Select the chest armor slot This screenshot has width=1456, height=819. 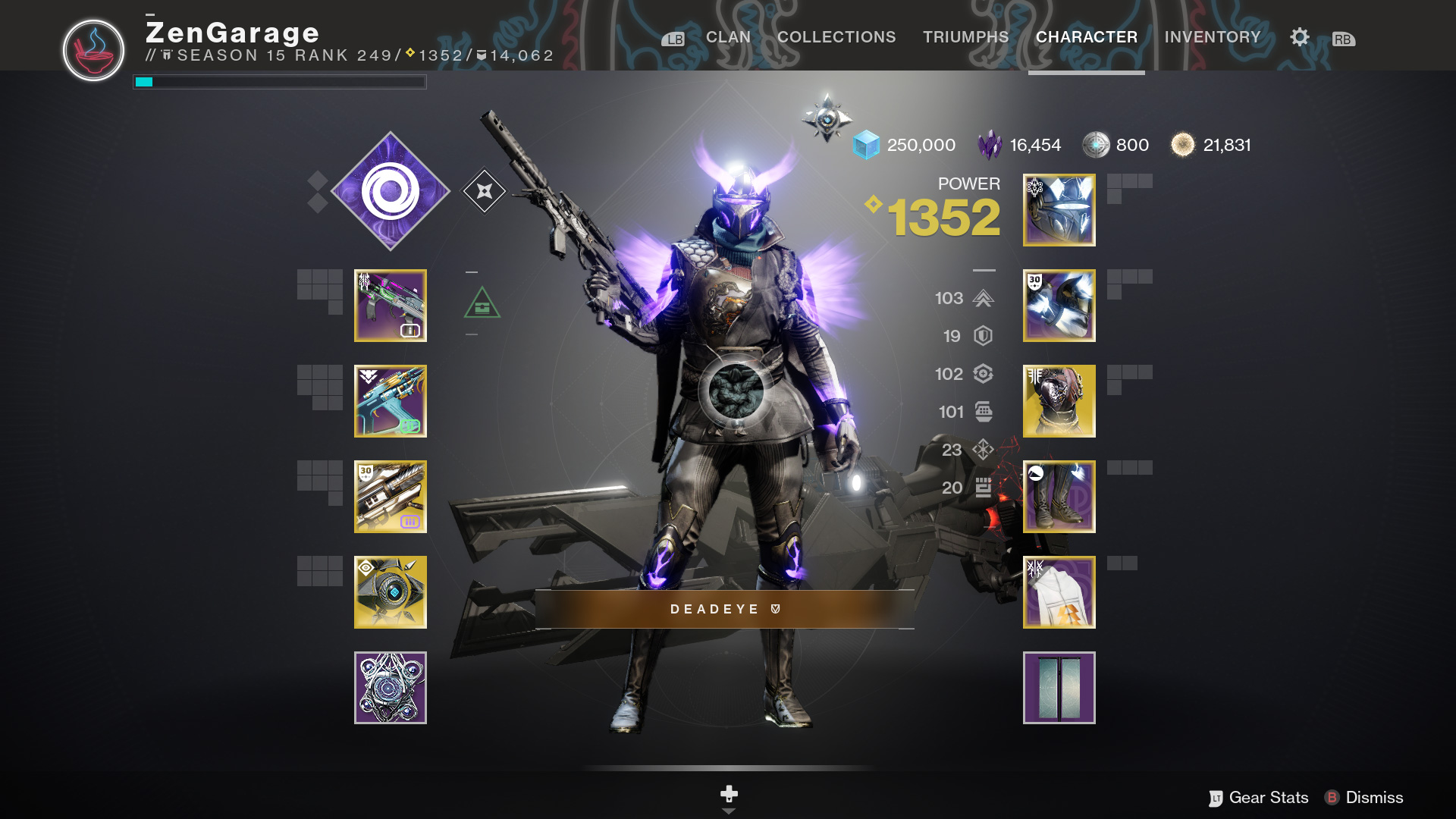(x=1059, y=401)
